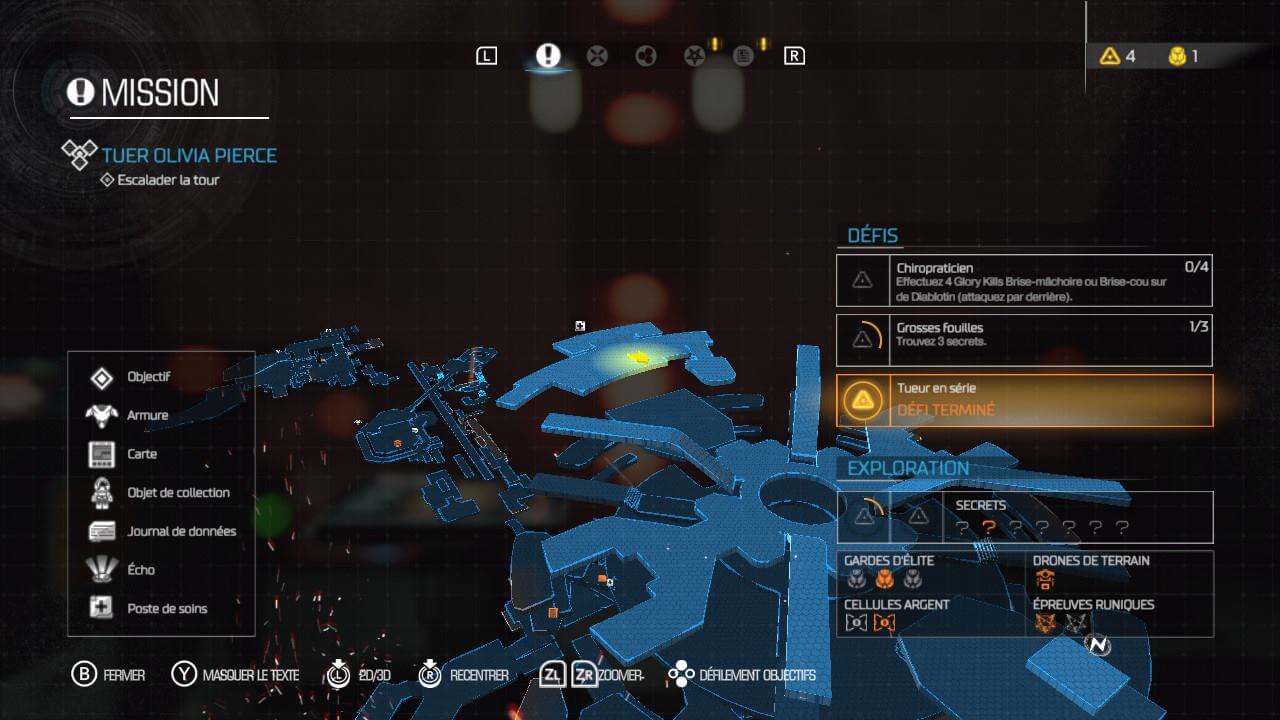Switch to the pentagram tab
The image size is (1280, 720).
(x=694, y=56)
